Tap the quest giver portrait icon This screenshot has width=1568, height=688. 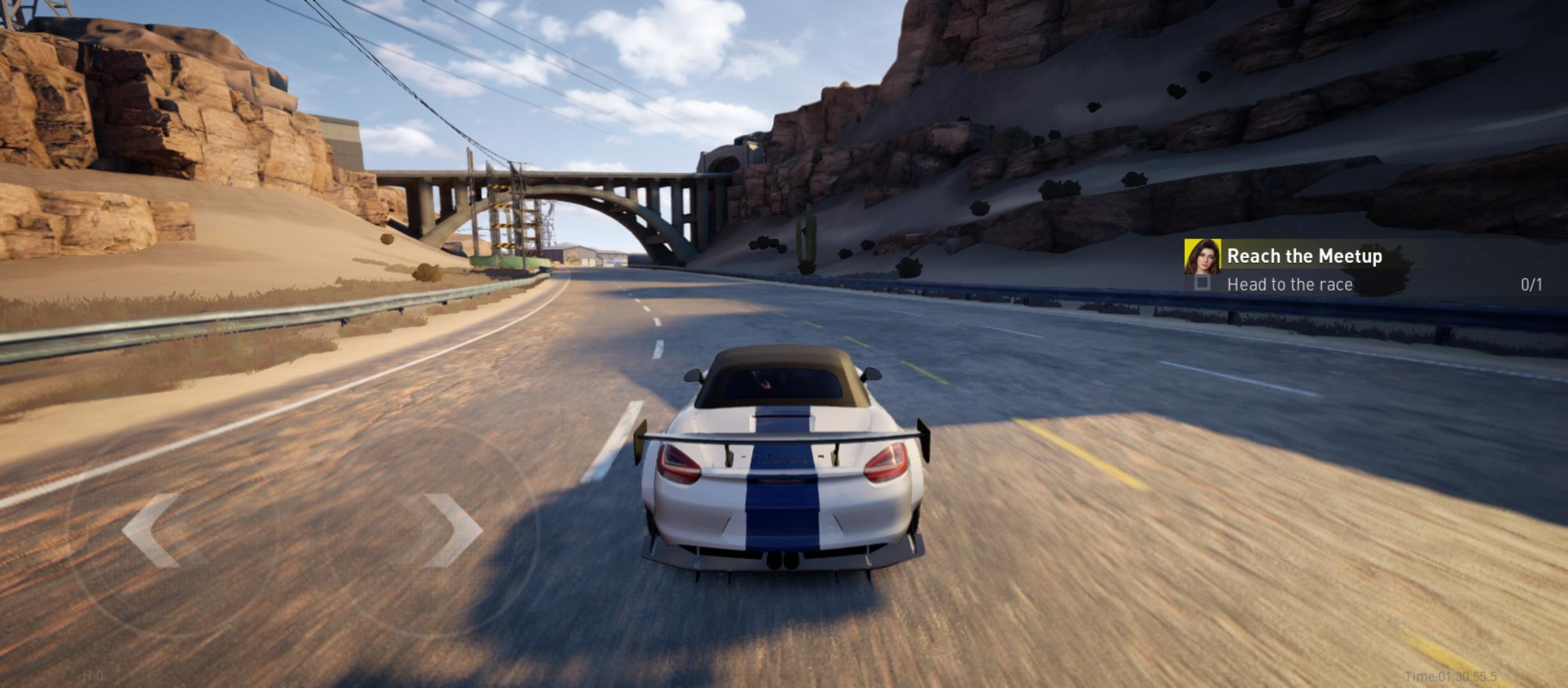(1202, 256)
